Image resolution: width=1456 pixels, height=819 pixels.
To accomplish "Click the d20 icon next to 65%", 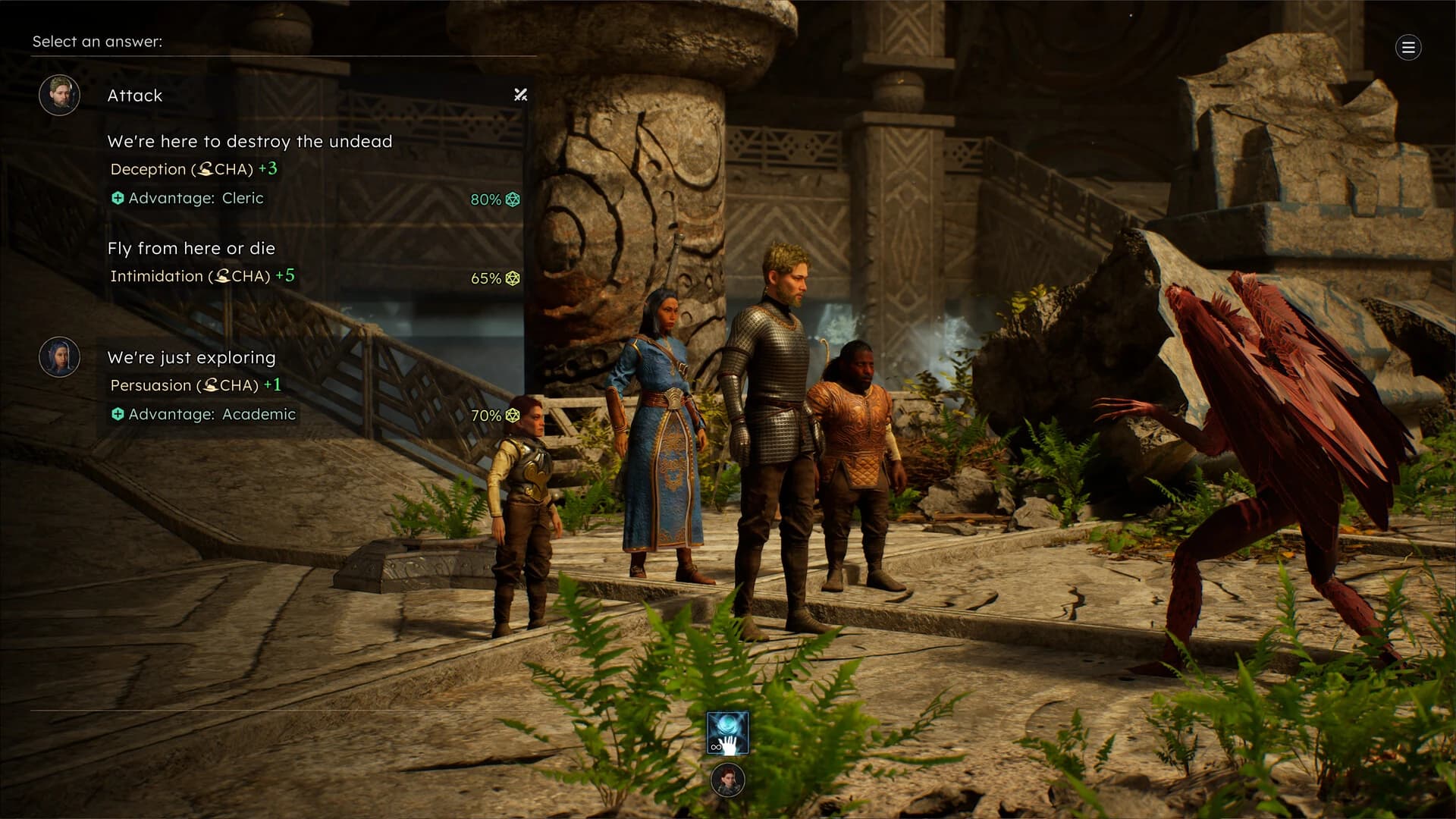I will pos(513,278).
